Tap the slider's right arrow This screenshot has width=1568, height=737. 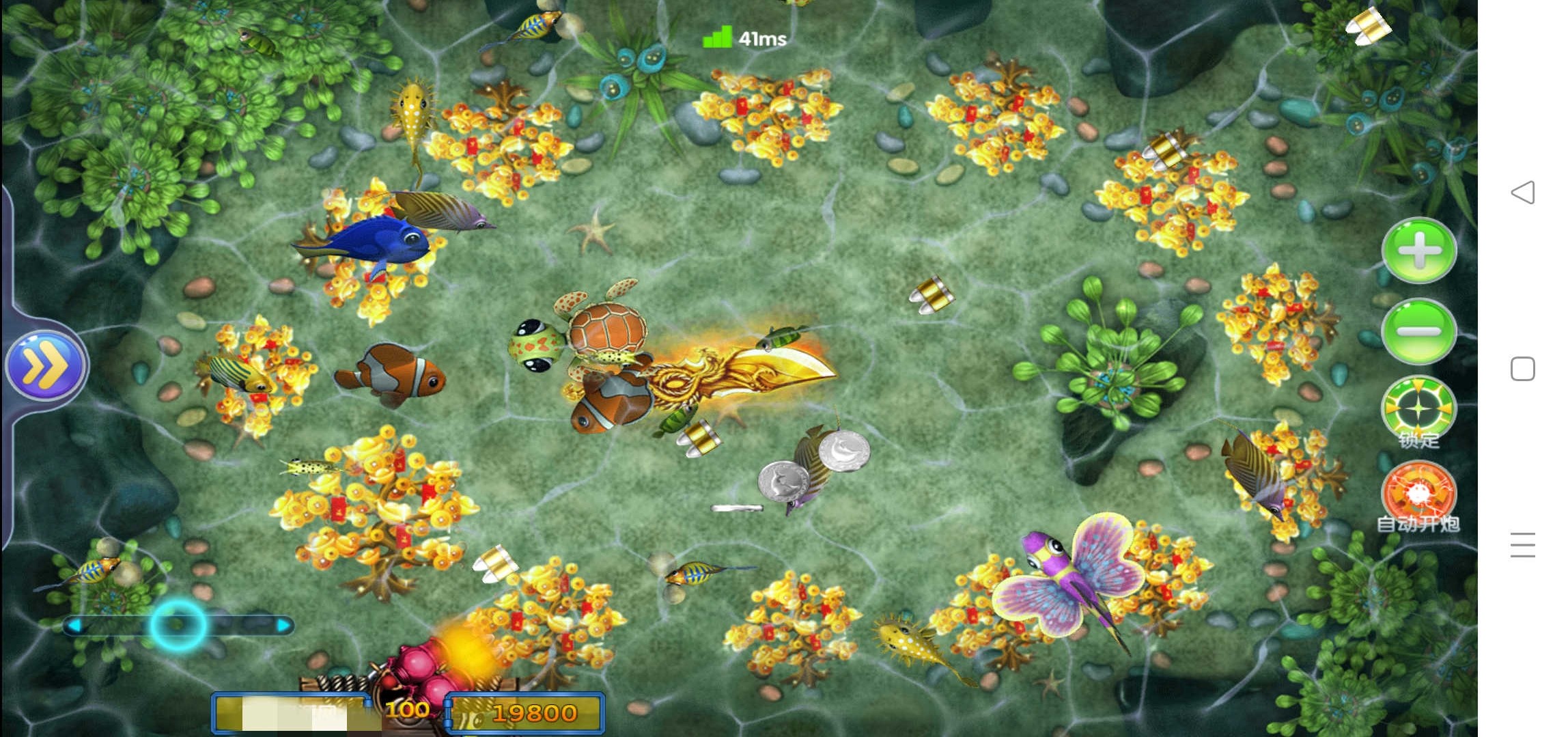[283, 625]
